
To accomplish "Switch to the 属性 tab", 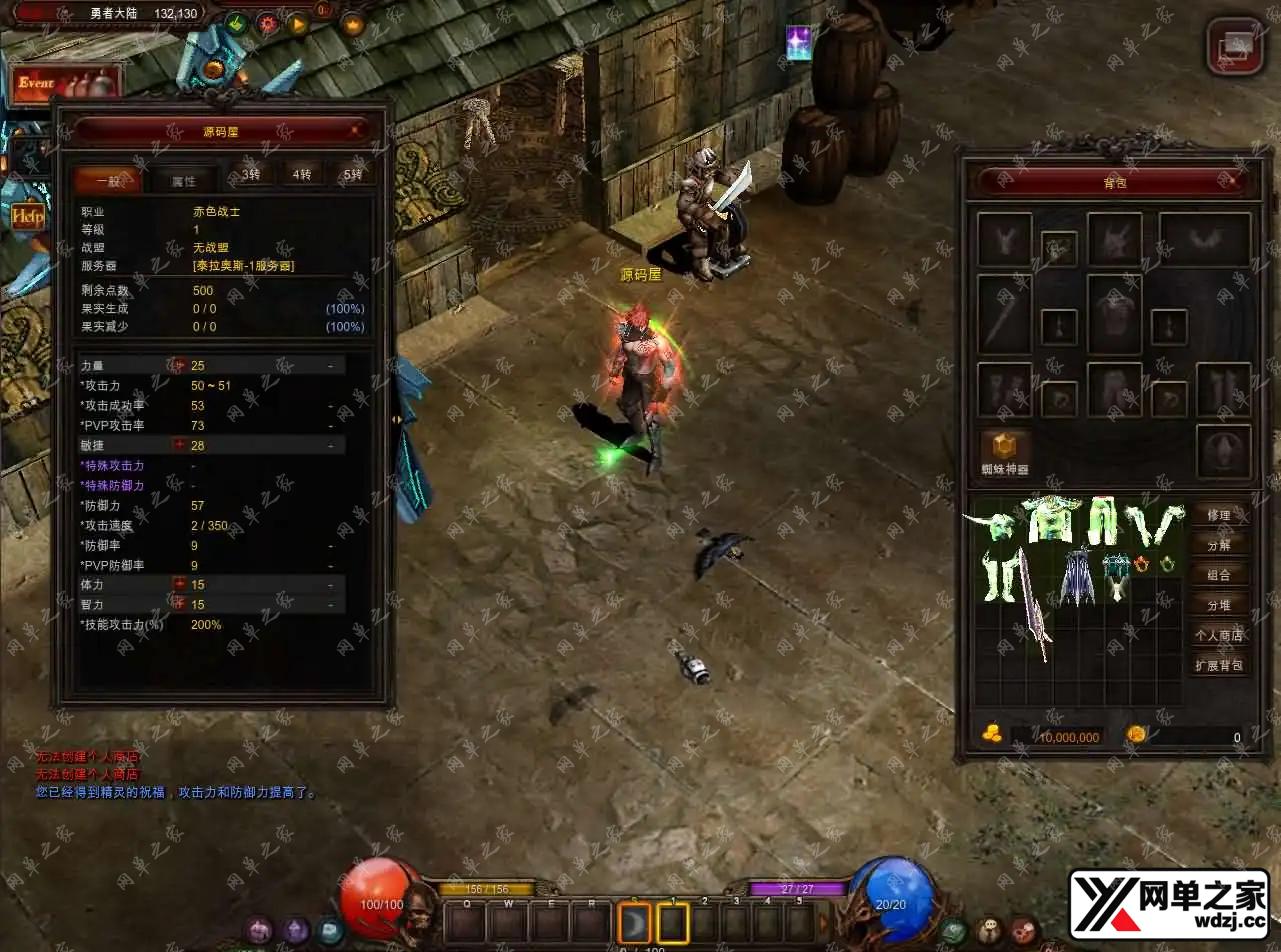I will pos(183,180).
